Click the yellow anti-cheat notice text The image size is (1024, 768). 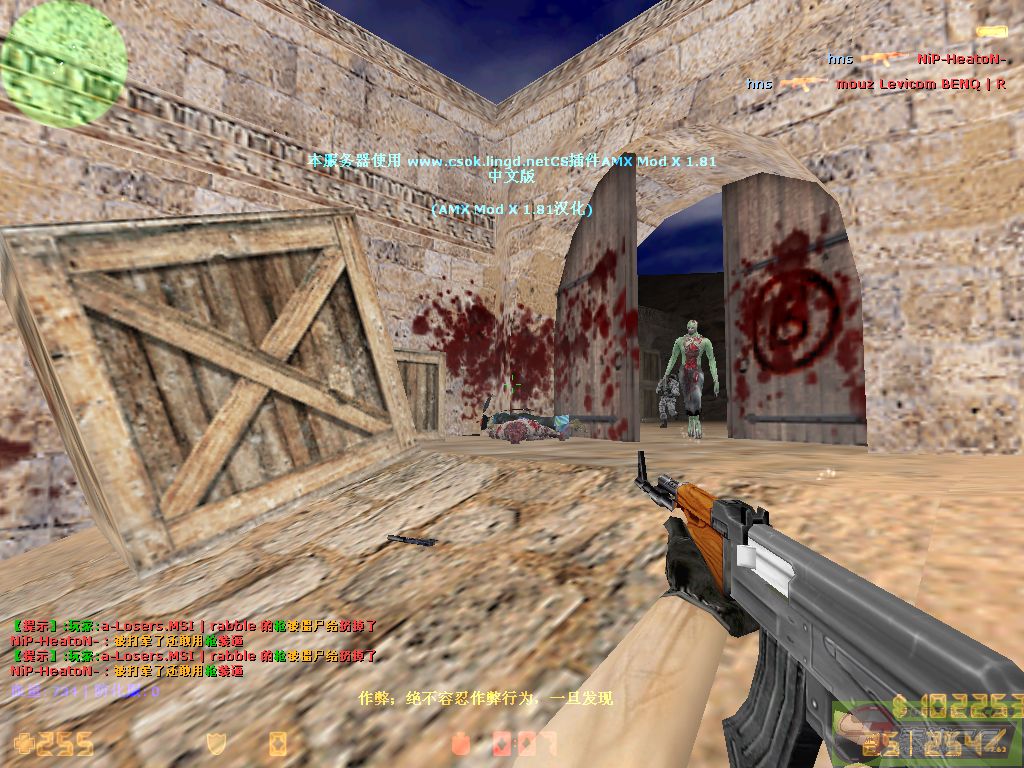point(485,698)
